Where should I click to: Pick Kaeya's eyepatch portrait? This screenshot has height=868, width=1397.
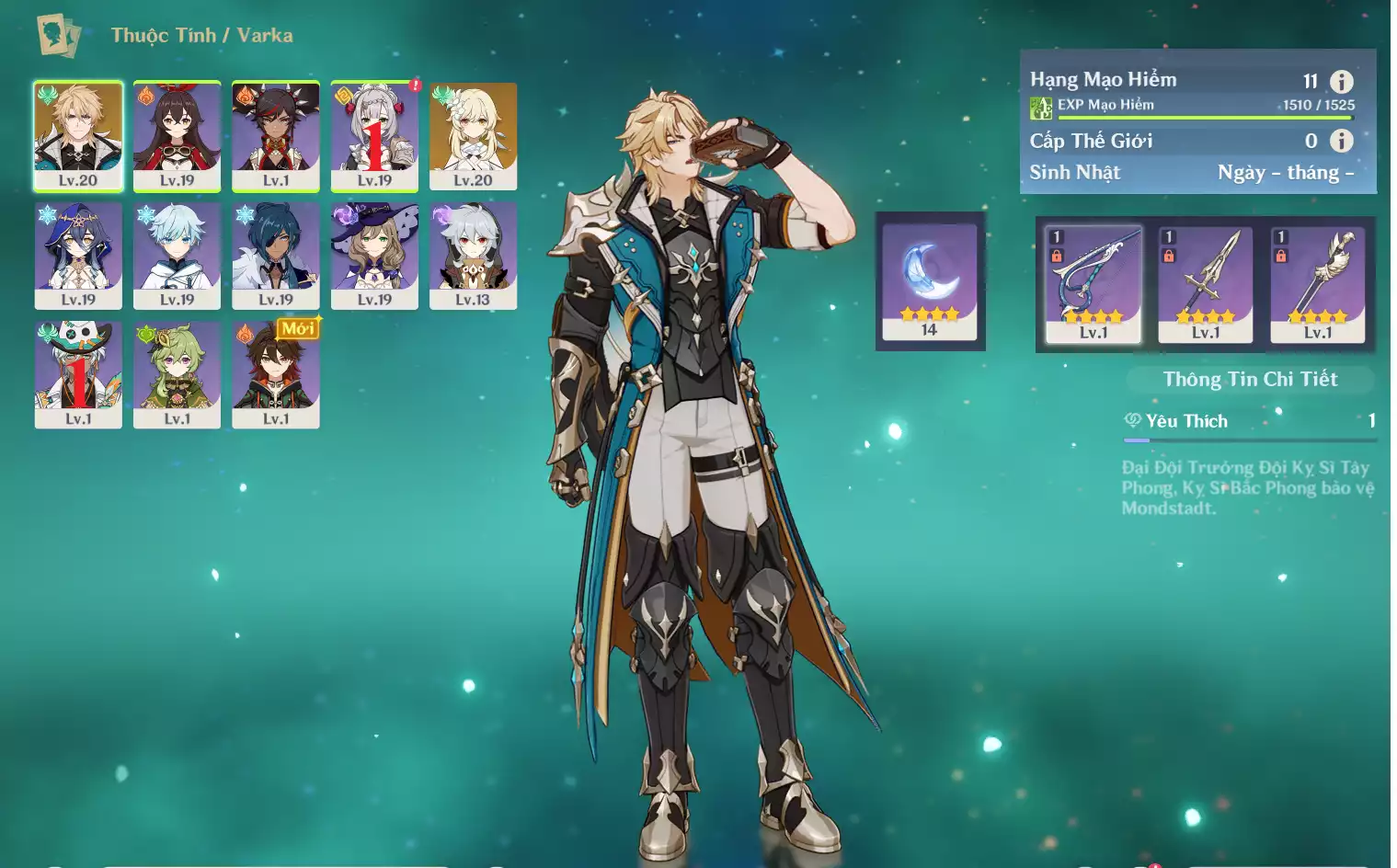[x=276, y=255]
